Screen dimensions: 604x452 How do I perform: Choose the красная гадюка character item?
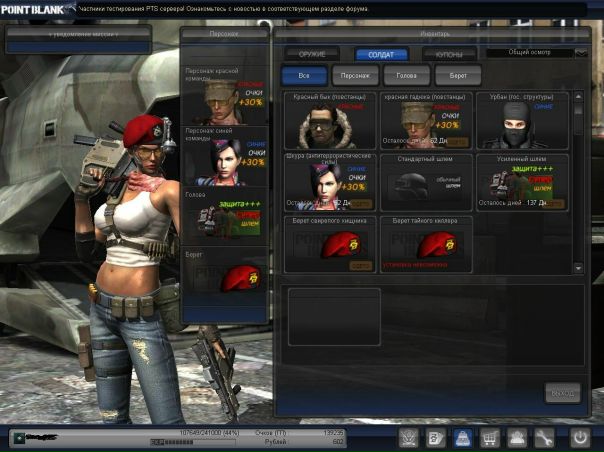427,121
